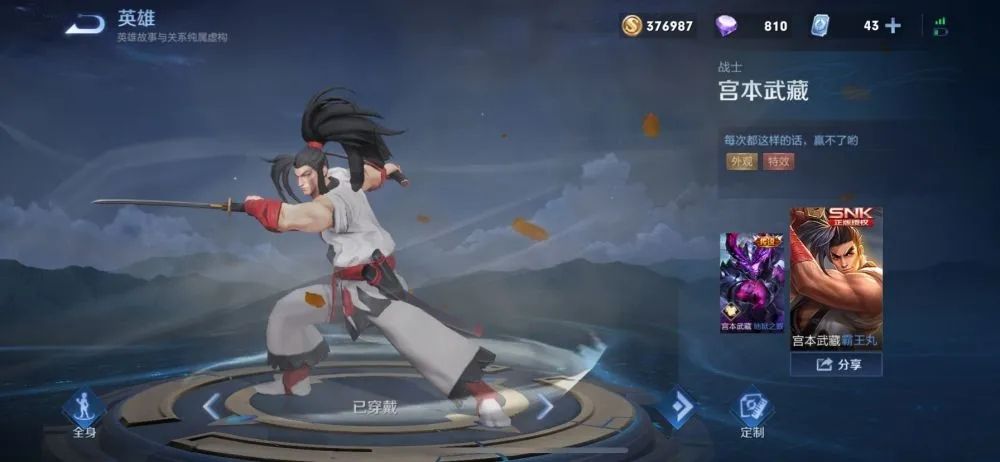Click the 特效 effects tag

click(778, 161)
